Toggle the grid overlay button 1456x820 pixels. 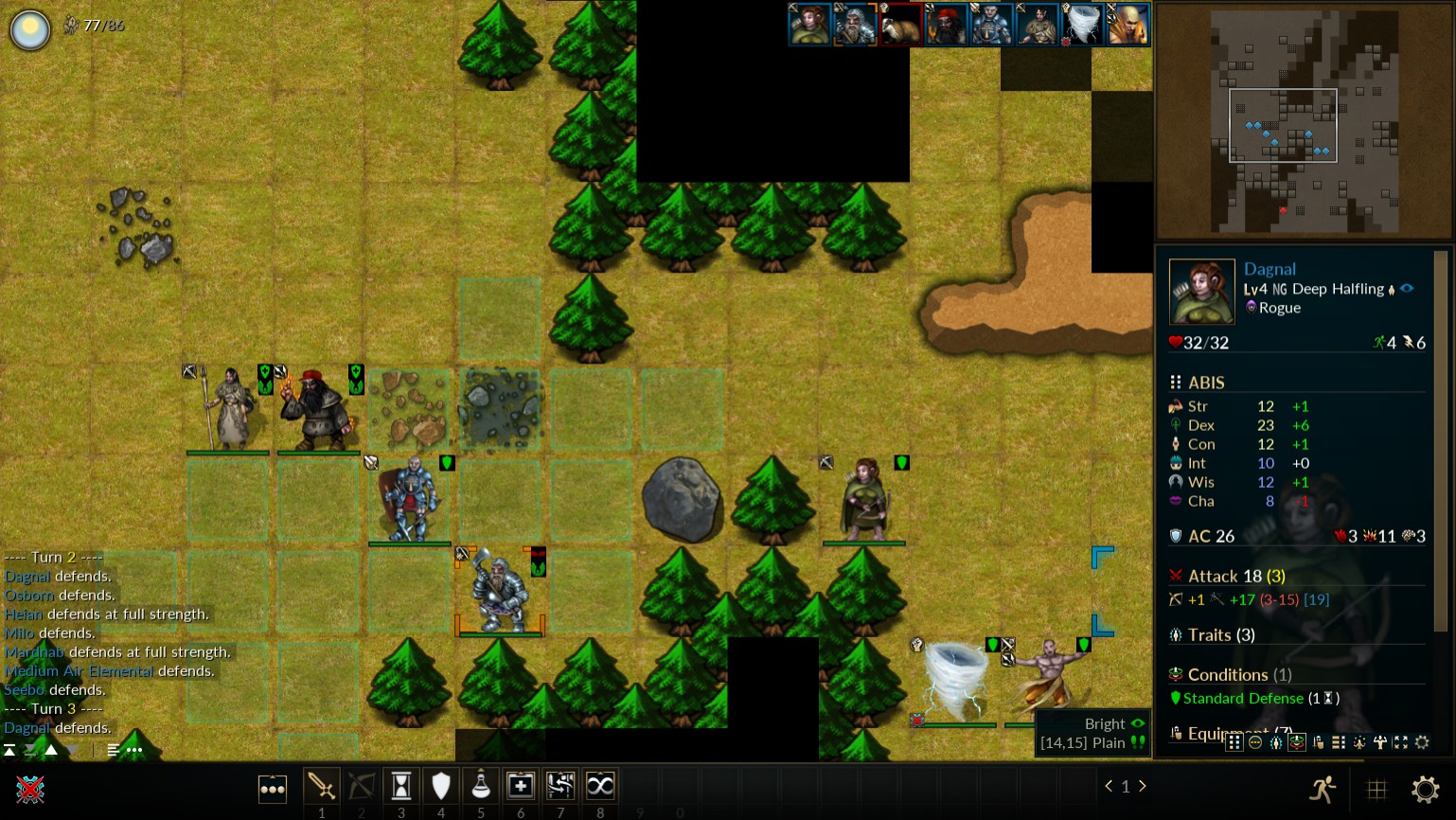click(x=1377, y=789)
